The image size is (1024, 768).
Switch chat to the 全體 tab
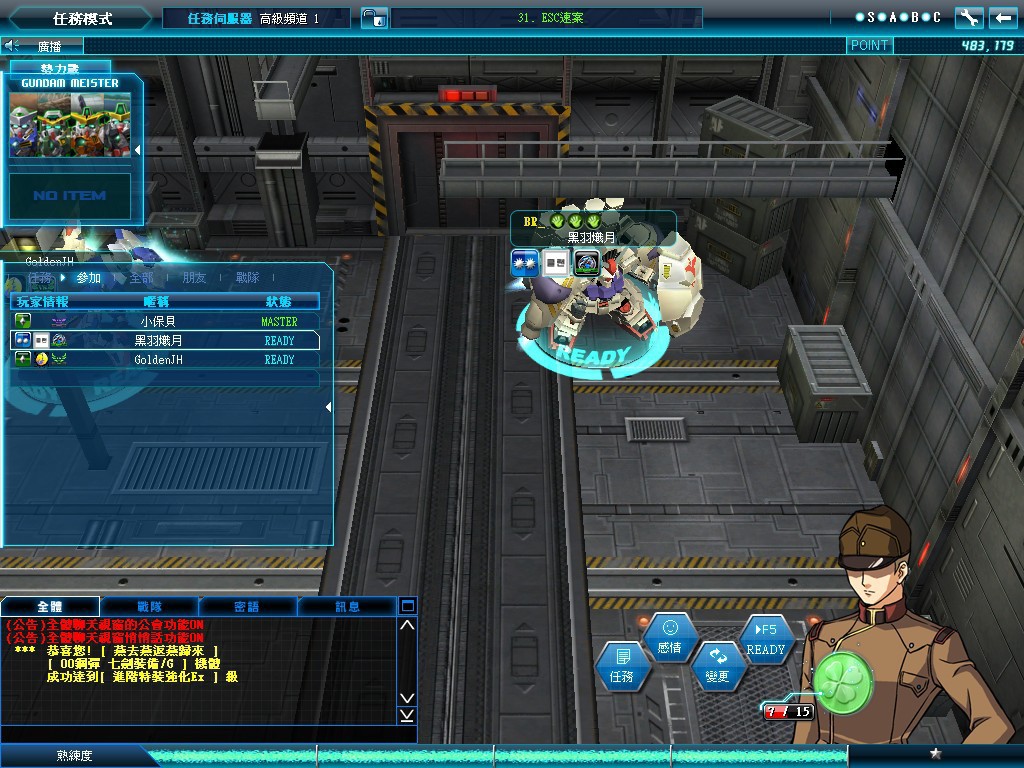(x=50, y=606)
